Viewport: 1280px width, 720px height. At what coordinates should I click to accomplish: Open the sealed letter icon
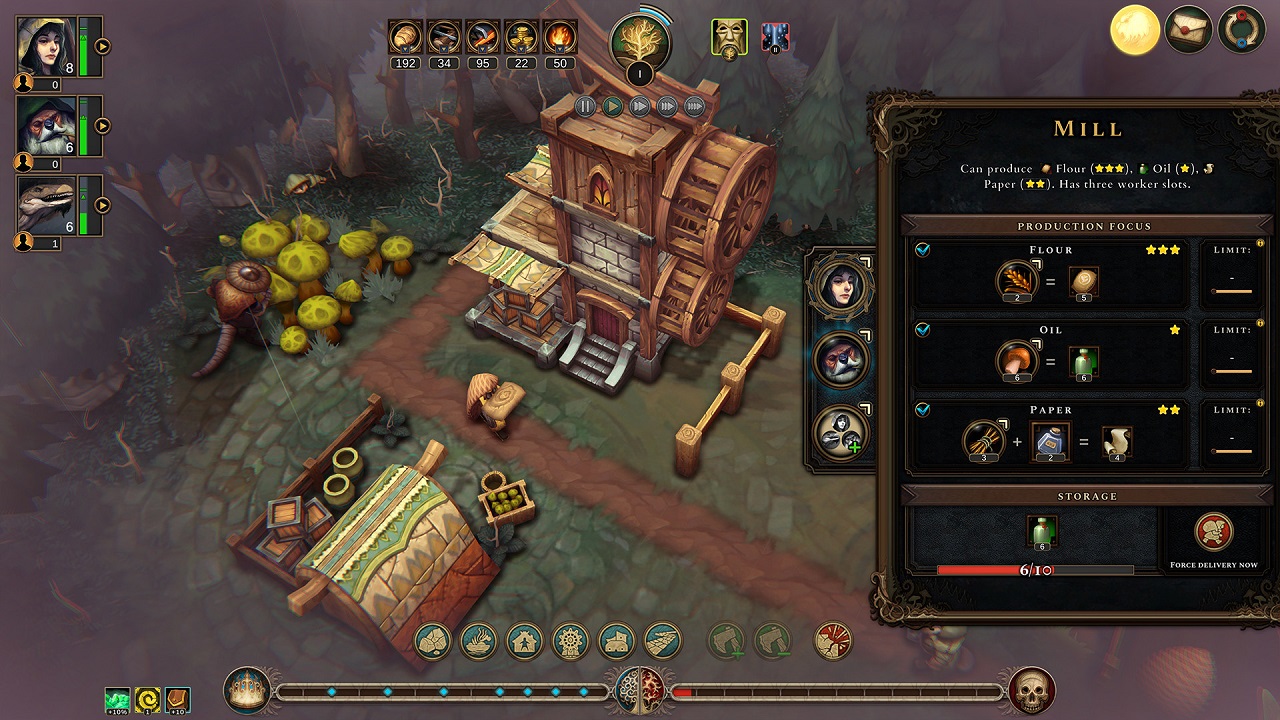(x=1189, y=29)
